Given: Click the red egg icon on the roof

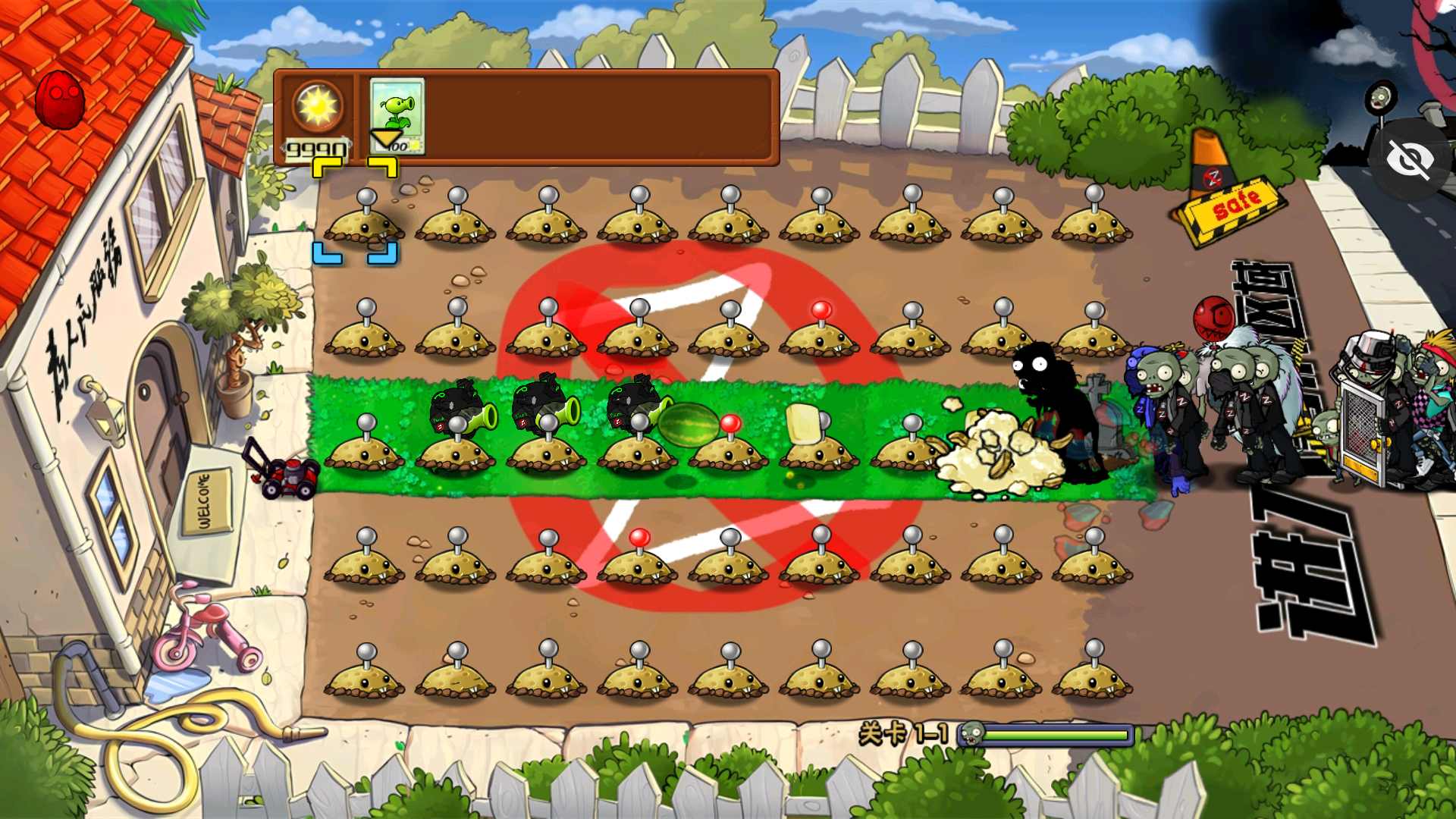Looking at the screenshot, I should point(59,99).
